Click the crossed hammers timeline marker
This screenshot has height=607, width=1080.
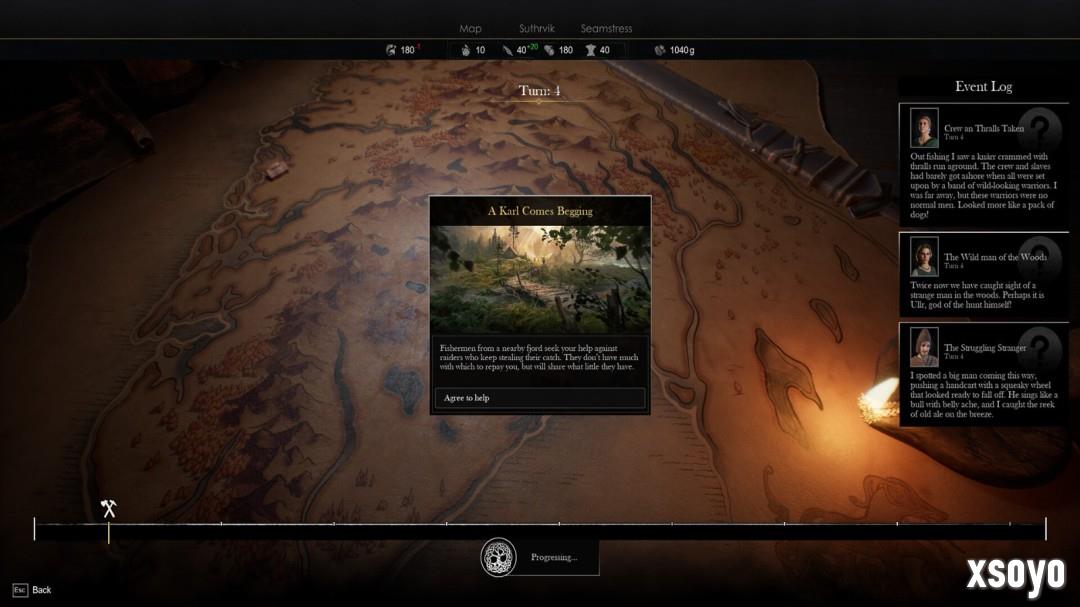[109, 508]
